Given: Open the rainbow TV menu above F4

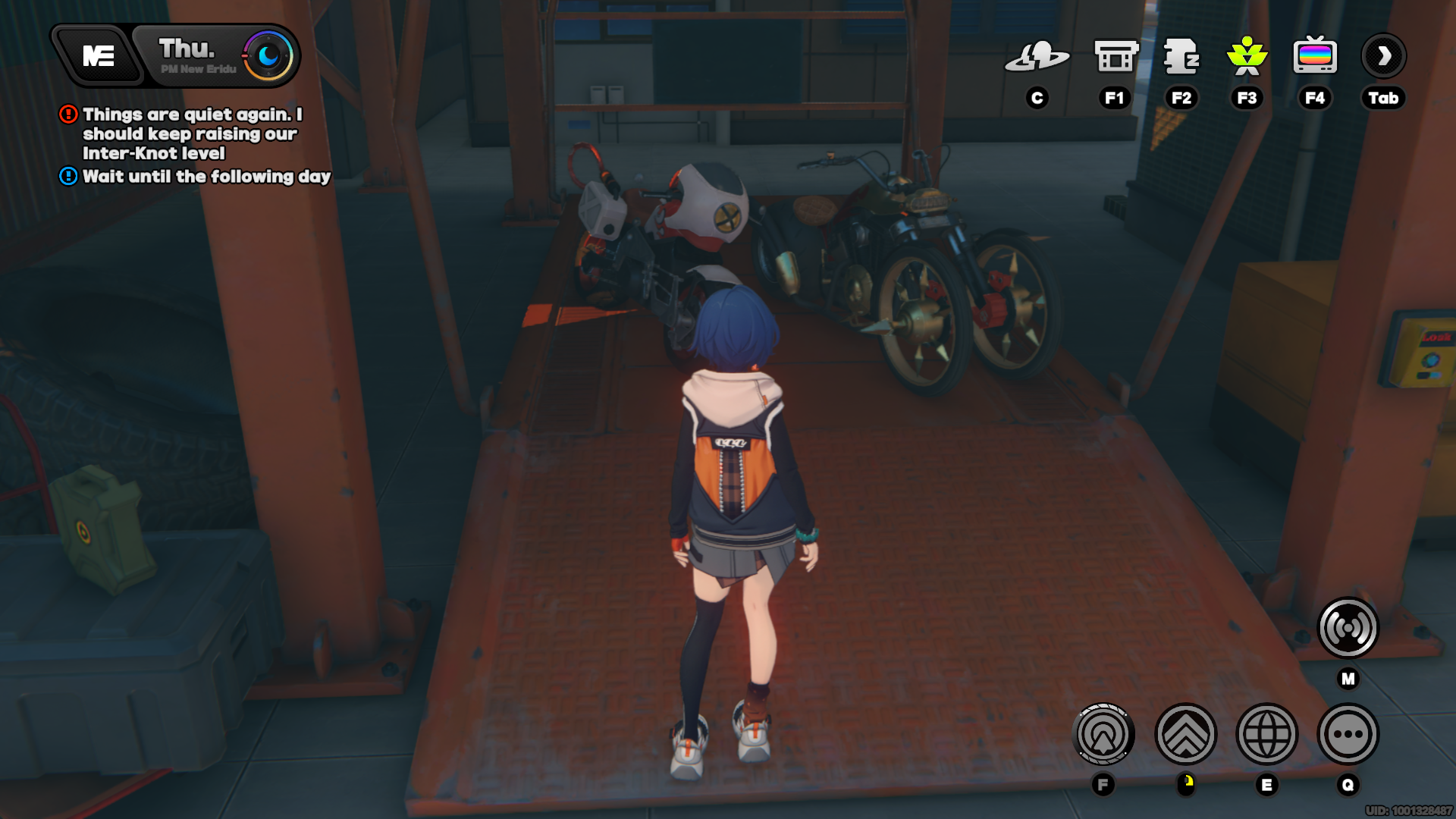Looking at the screenshot, I should click(1315, 55).
